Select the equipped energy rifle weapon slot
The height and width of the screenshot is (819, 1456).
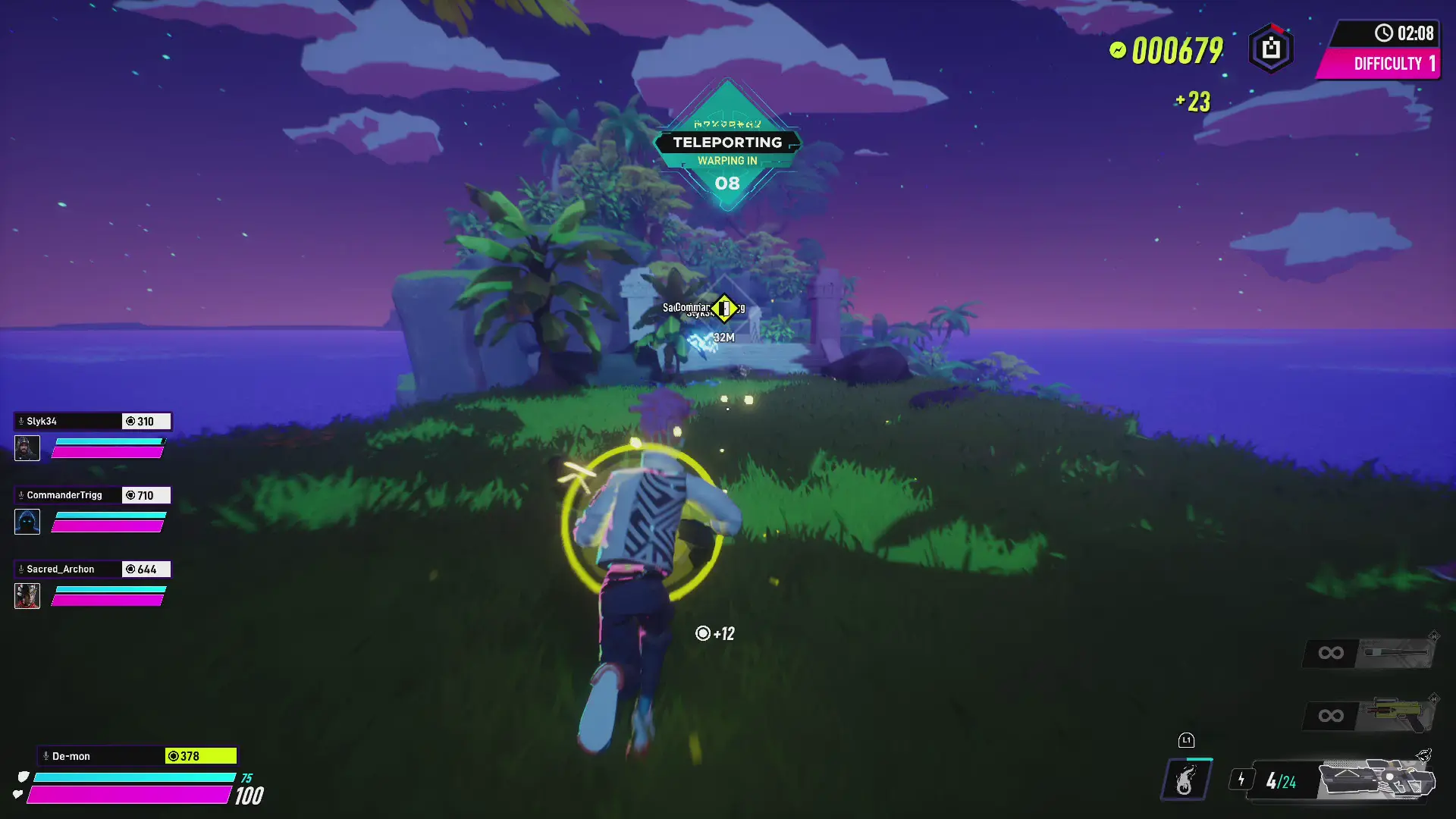[1376, 780]
